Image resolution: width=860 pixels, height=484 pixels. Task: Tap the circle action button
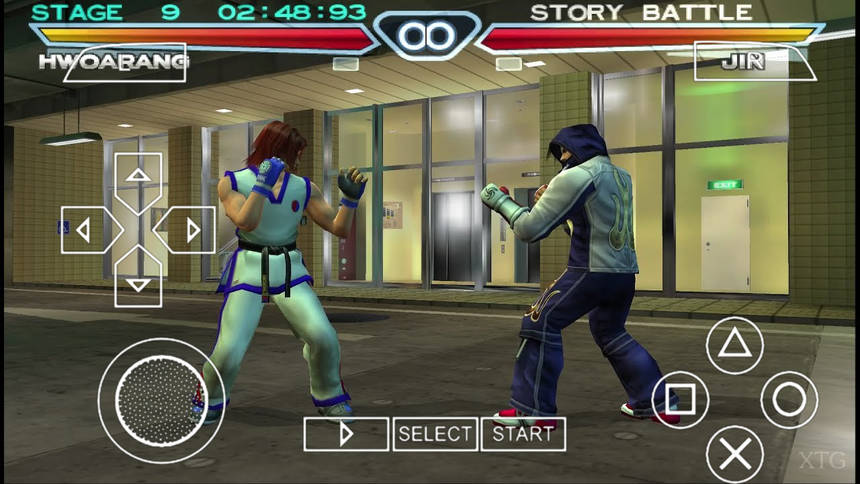(x=789, y=400)
